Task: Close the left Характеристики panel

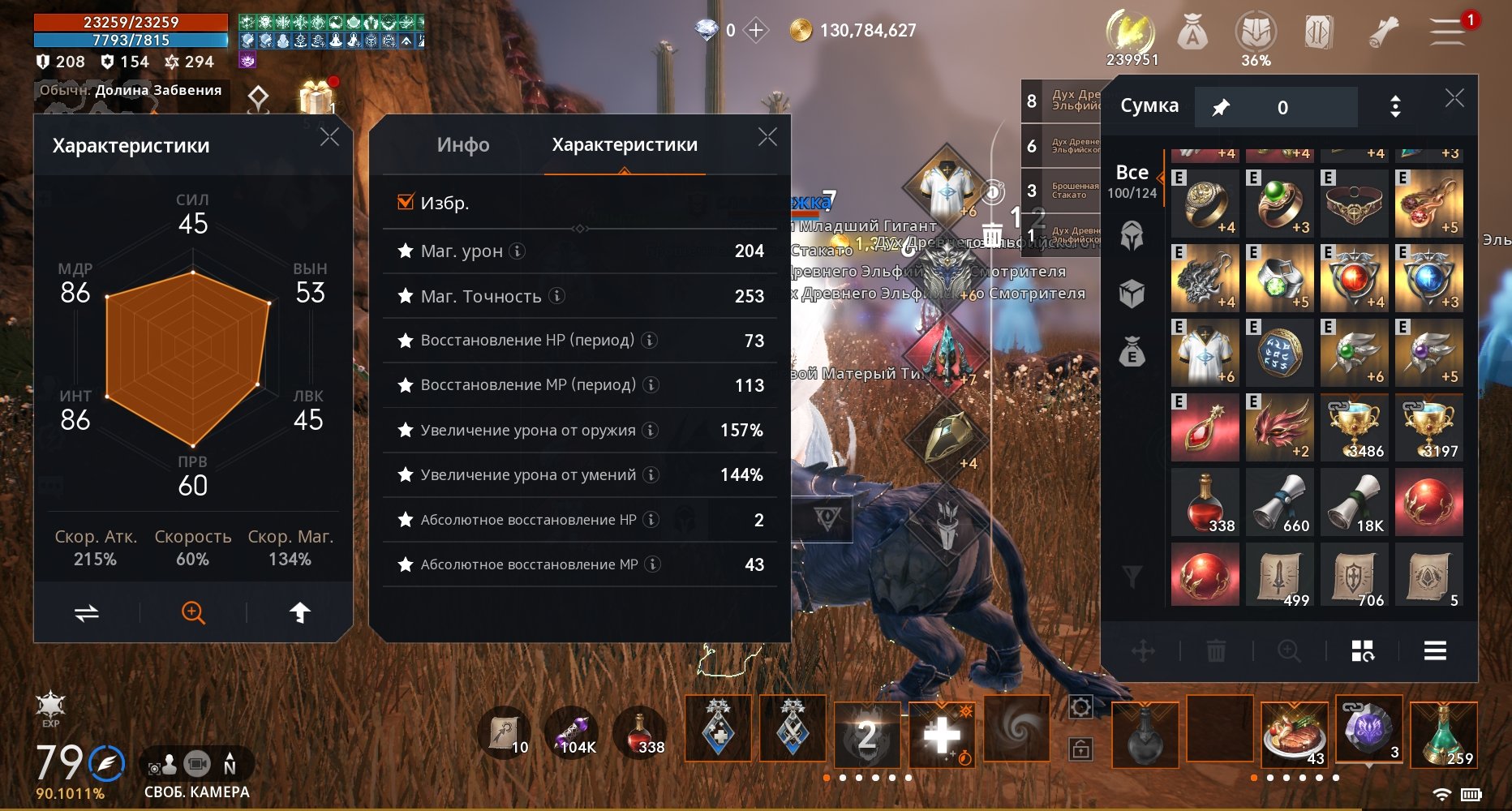Action: pos(329,137)
